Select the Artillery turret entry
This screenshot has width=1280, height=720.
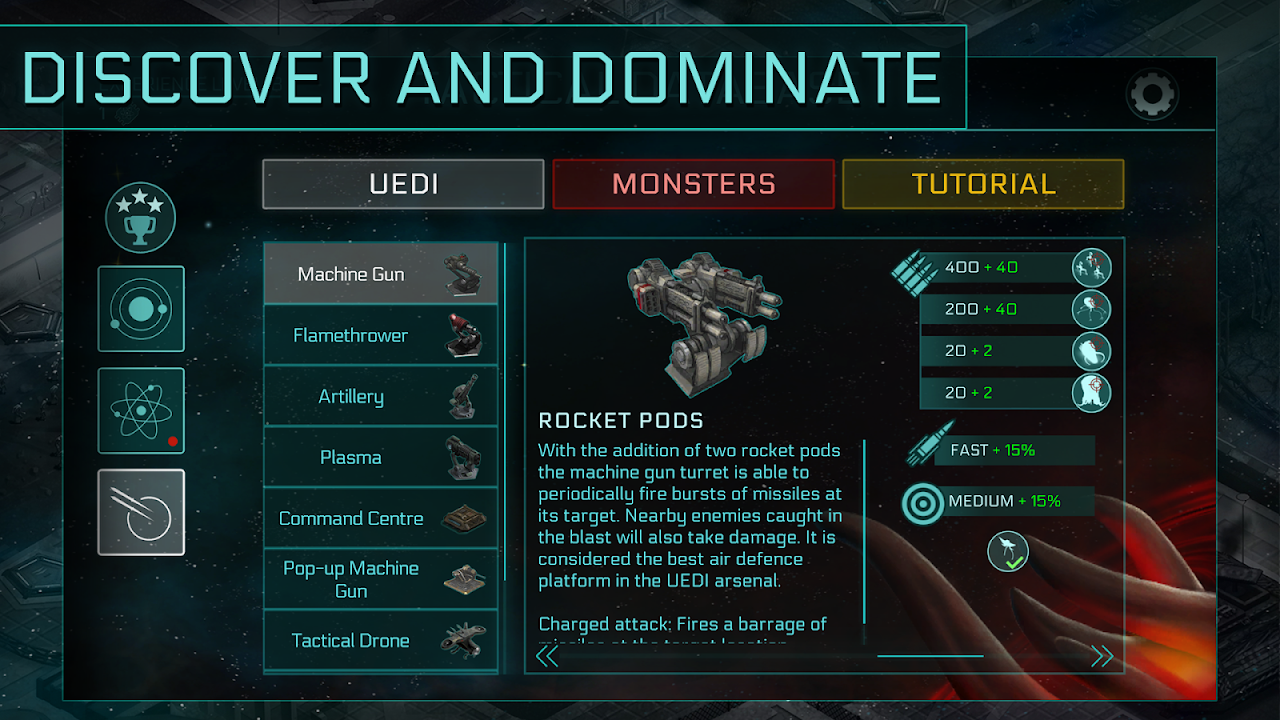(380, 397)
